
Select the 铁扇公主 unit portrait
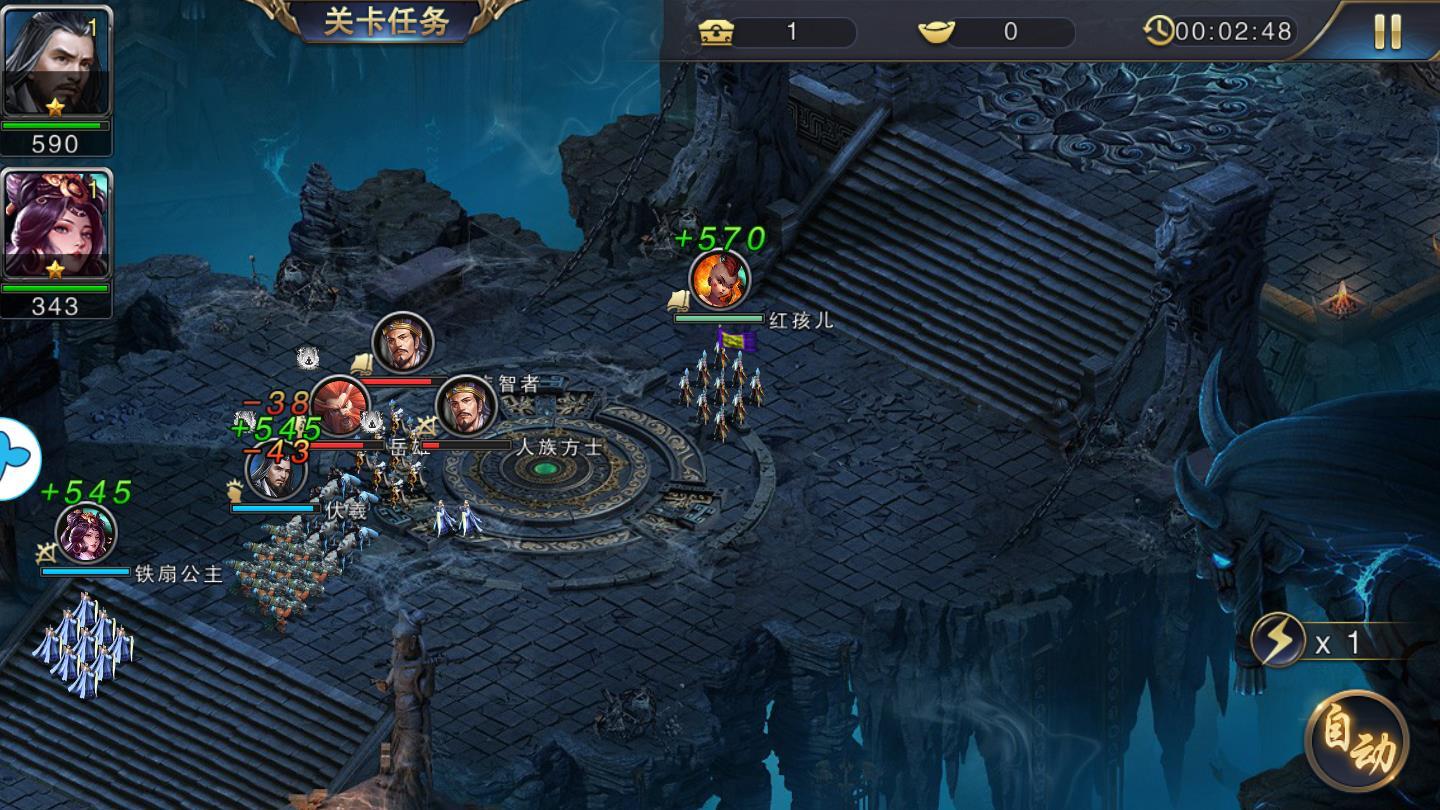tap(86, 533)
